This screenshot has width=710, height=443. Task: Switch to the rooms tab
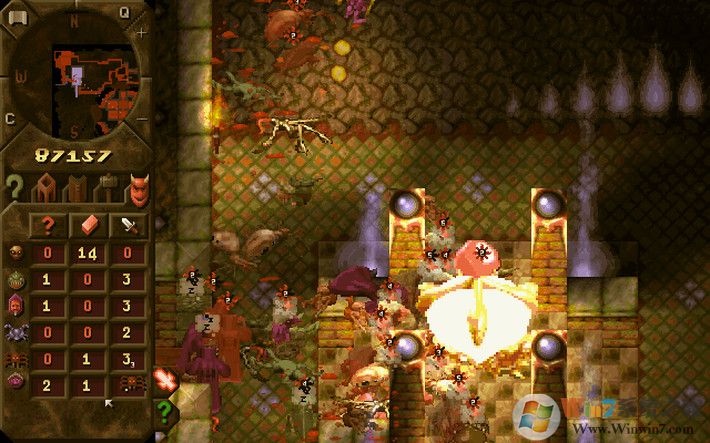45,187
